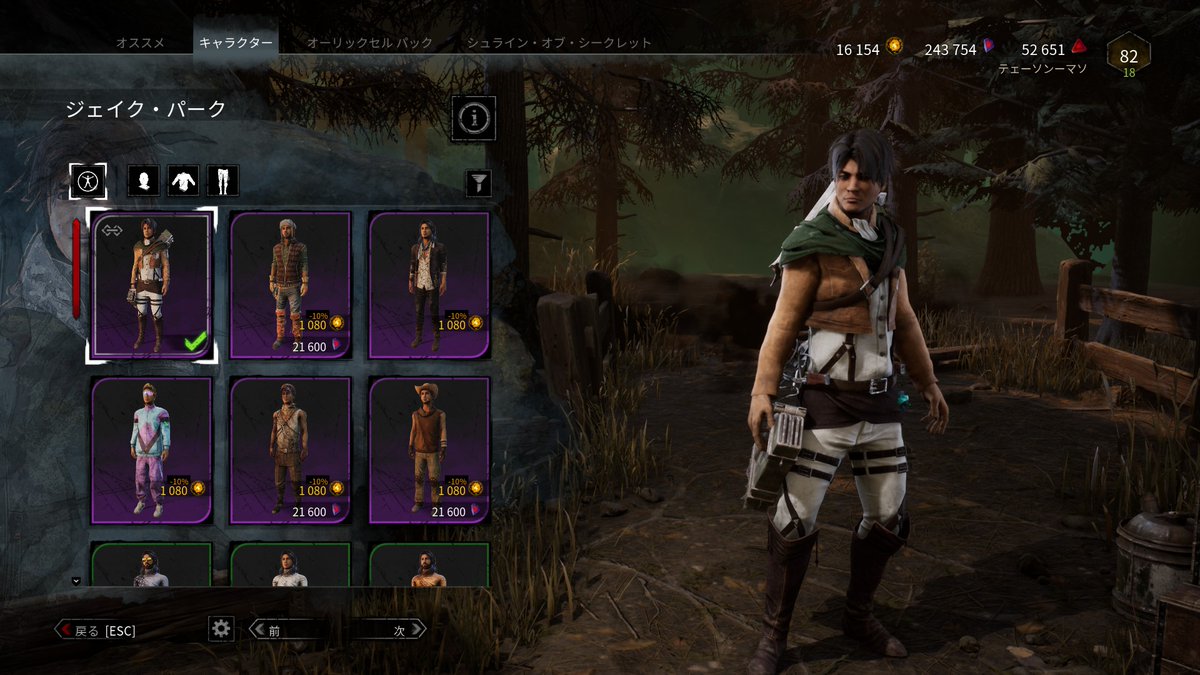Viewport: 1200px width, 675px height.
Task: Open settings via the gear icon
Action: click(221, 628)
